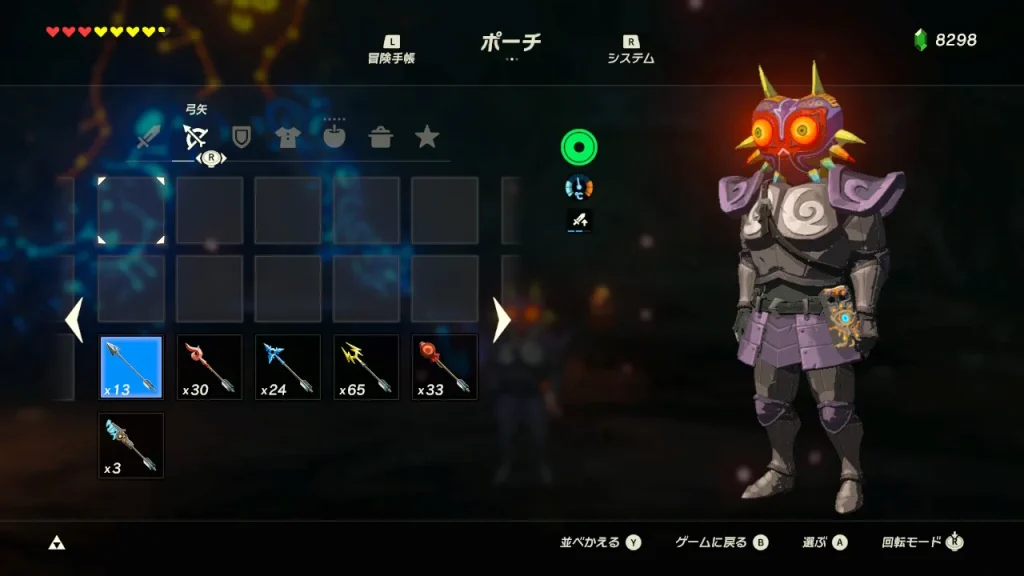Select the bomb arrow slot
The height and width of the screenshot is (576, 1024).
pyautogui.click(x=445, y=367)
